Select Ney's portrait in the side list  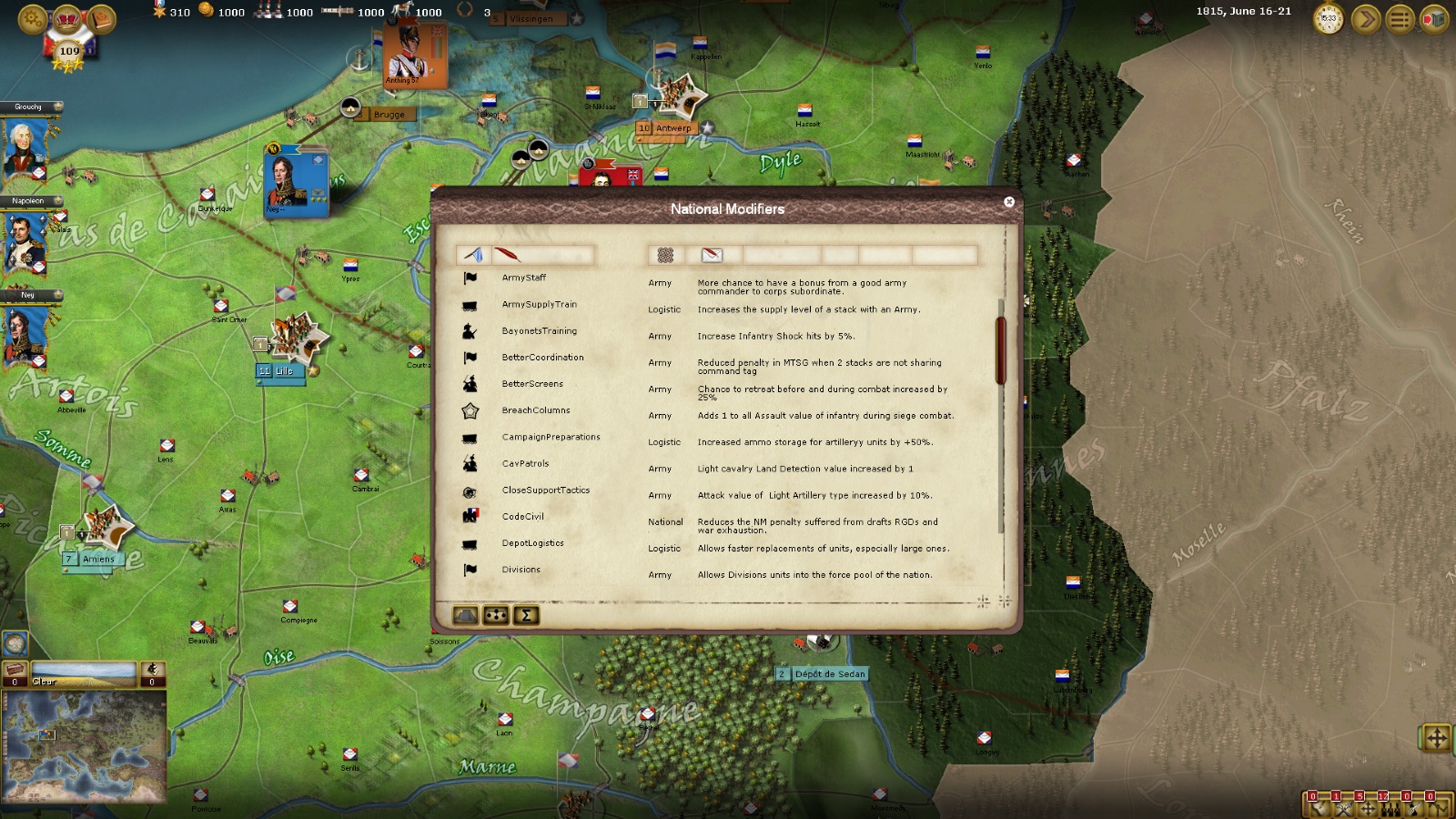[x=25, y=335]
